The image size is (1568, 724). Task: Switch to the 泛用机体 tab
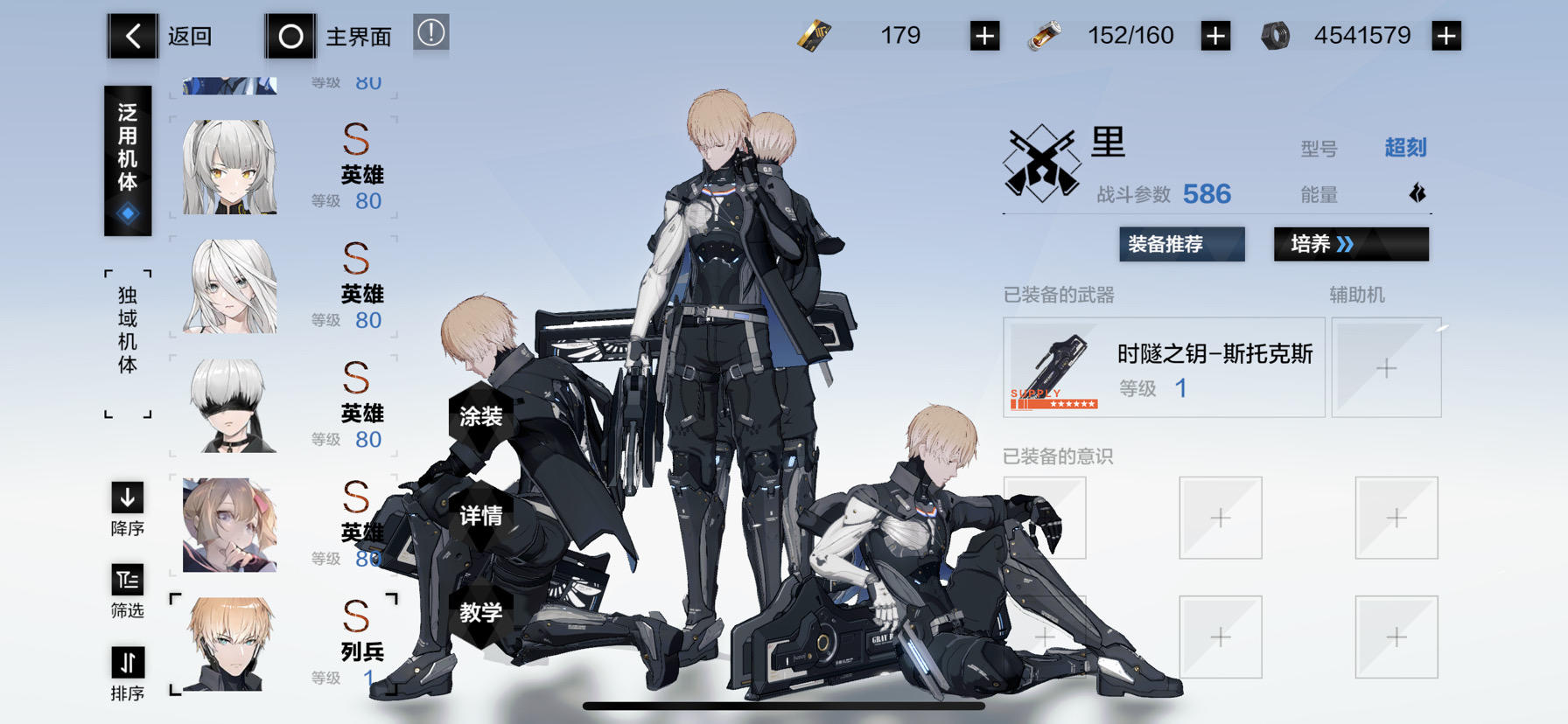tap(127, 160)
